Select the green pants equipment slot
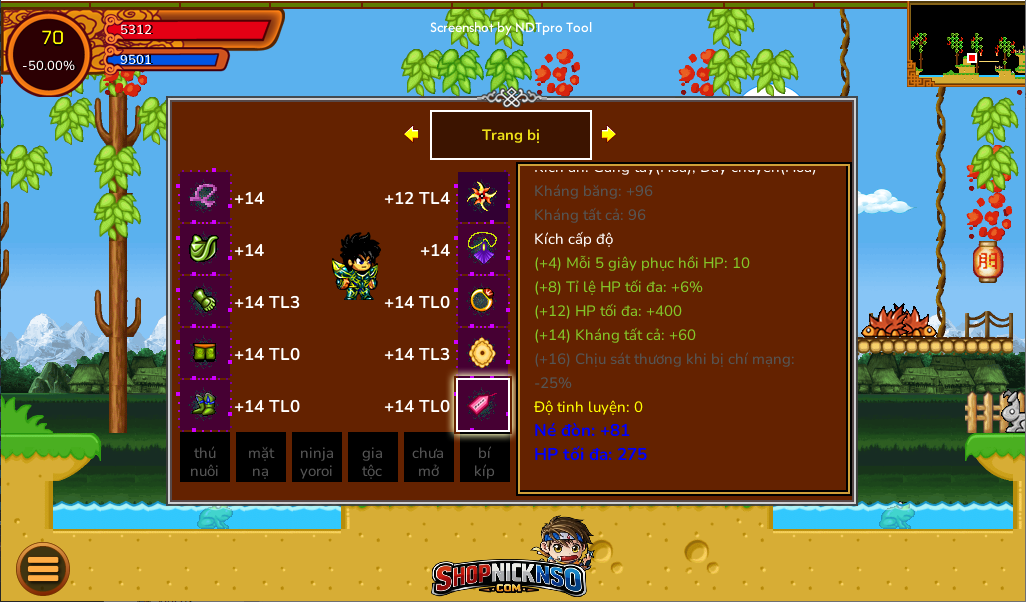 (x=205, y=354)
